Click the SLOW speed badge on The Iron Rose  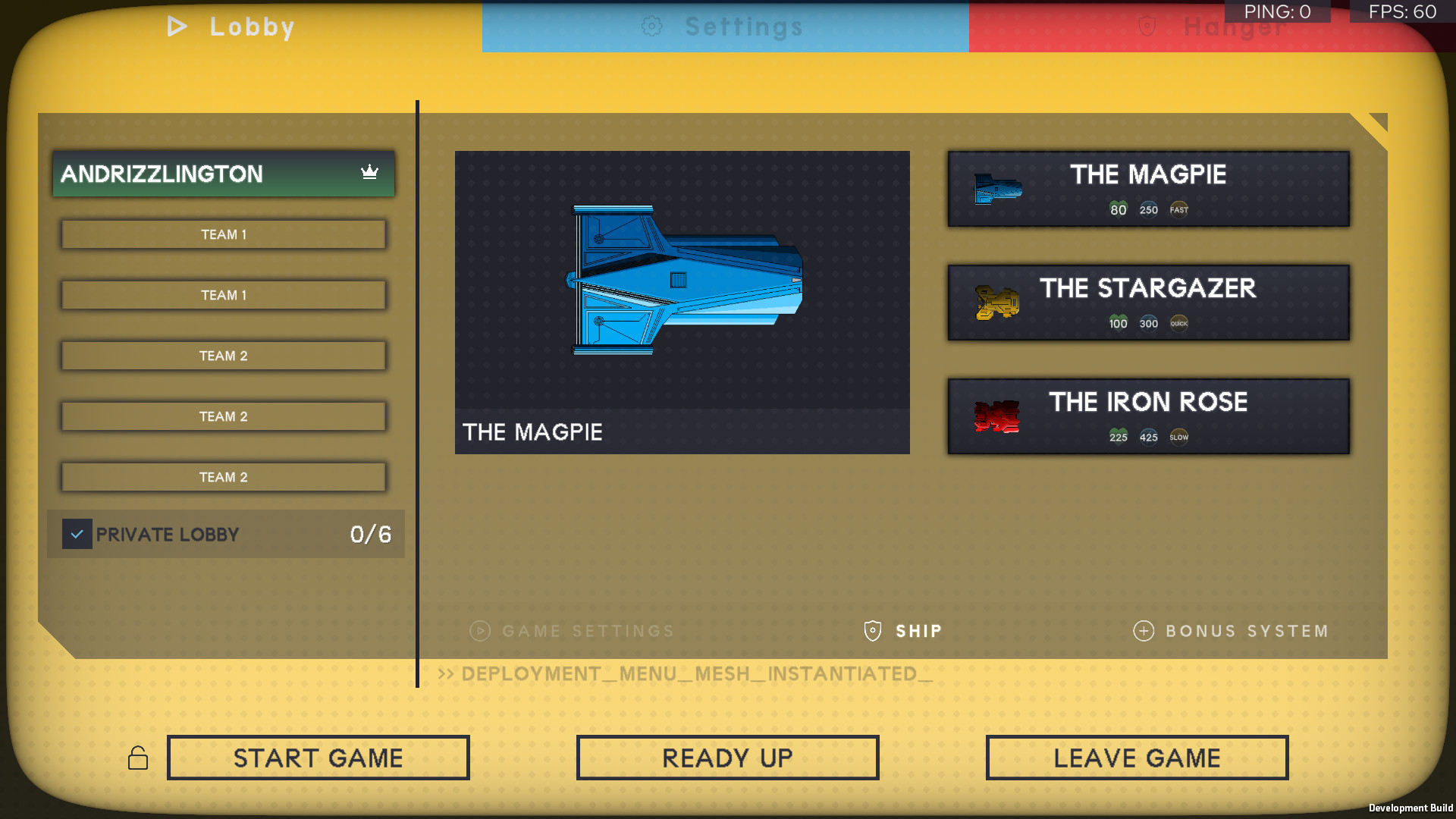click(x=1178, y=436)
